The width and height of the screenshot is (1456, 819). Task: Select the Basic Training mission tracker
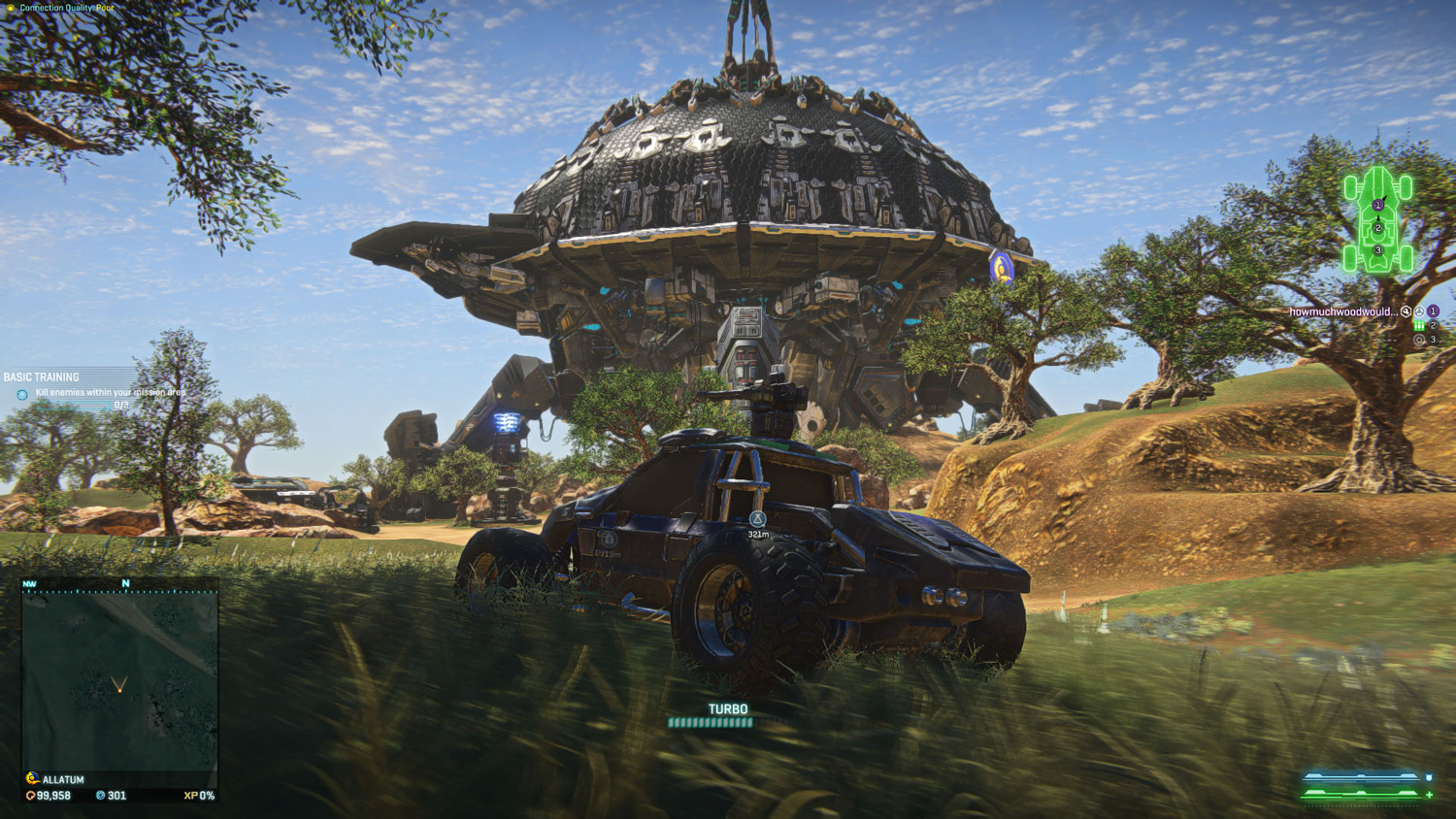42,377
